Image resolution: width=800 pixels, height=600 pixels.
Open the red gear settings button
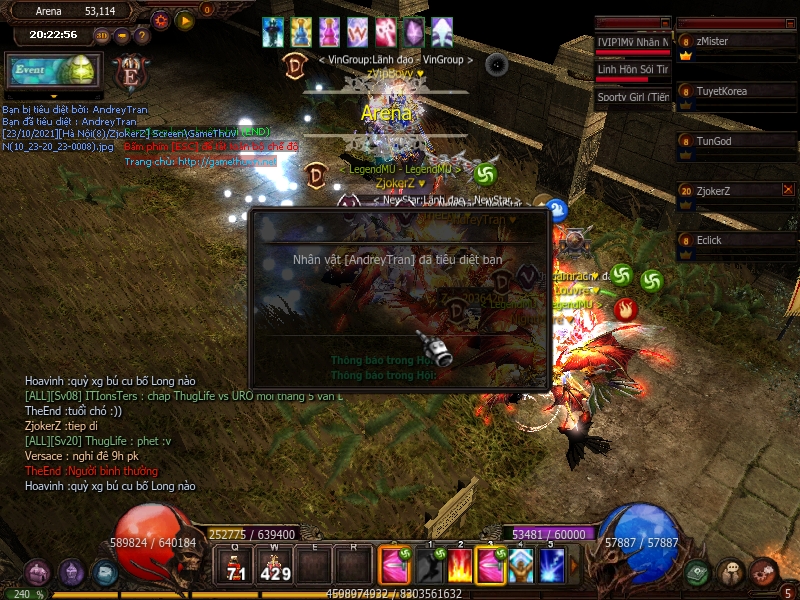coord(161,19)
